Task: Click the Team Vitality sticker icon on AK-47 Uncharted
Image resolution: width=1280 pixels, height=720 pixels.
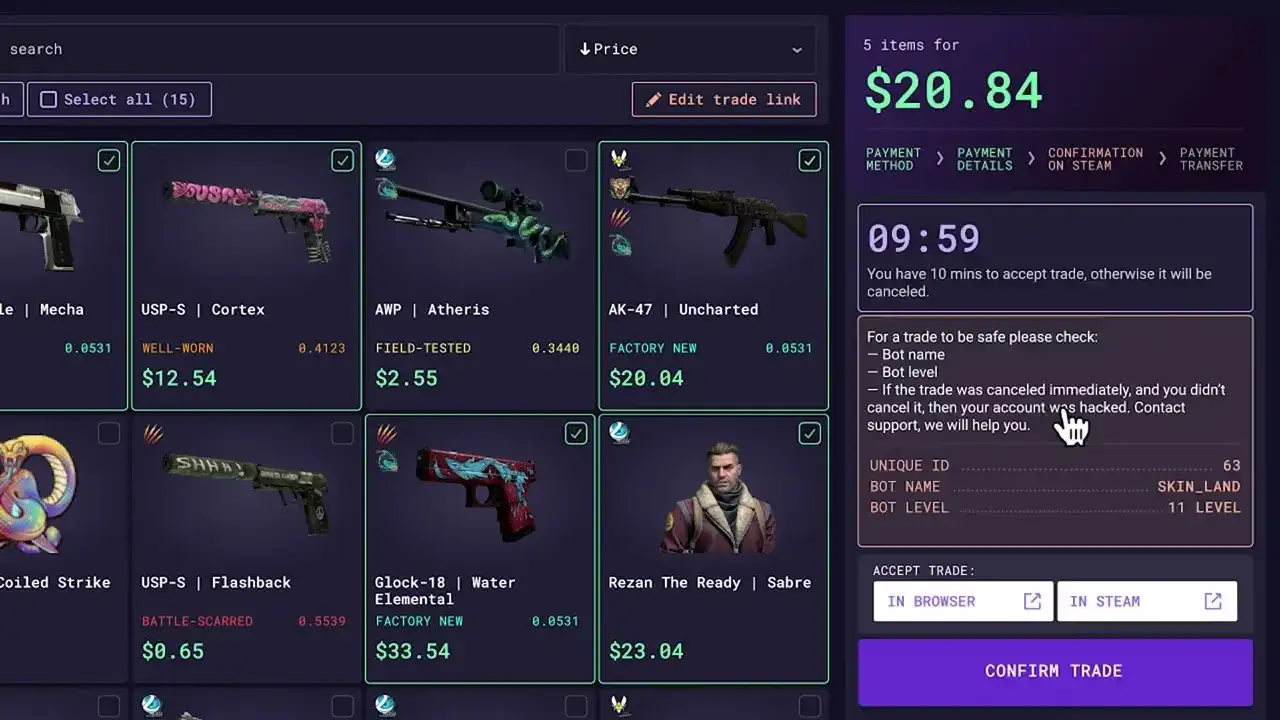Action: (x=619, y=159)
